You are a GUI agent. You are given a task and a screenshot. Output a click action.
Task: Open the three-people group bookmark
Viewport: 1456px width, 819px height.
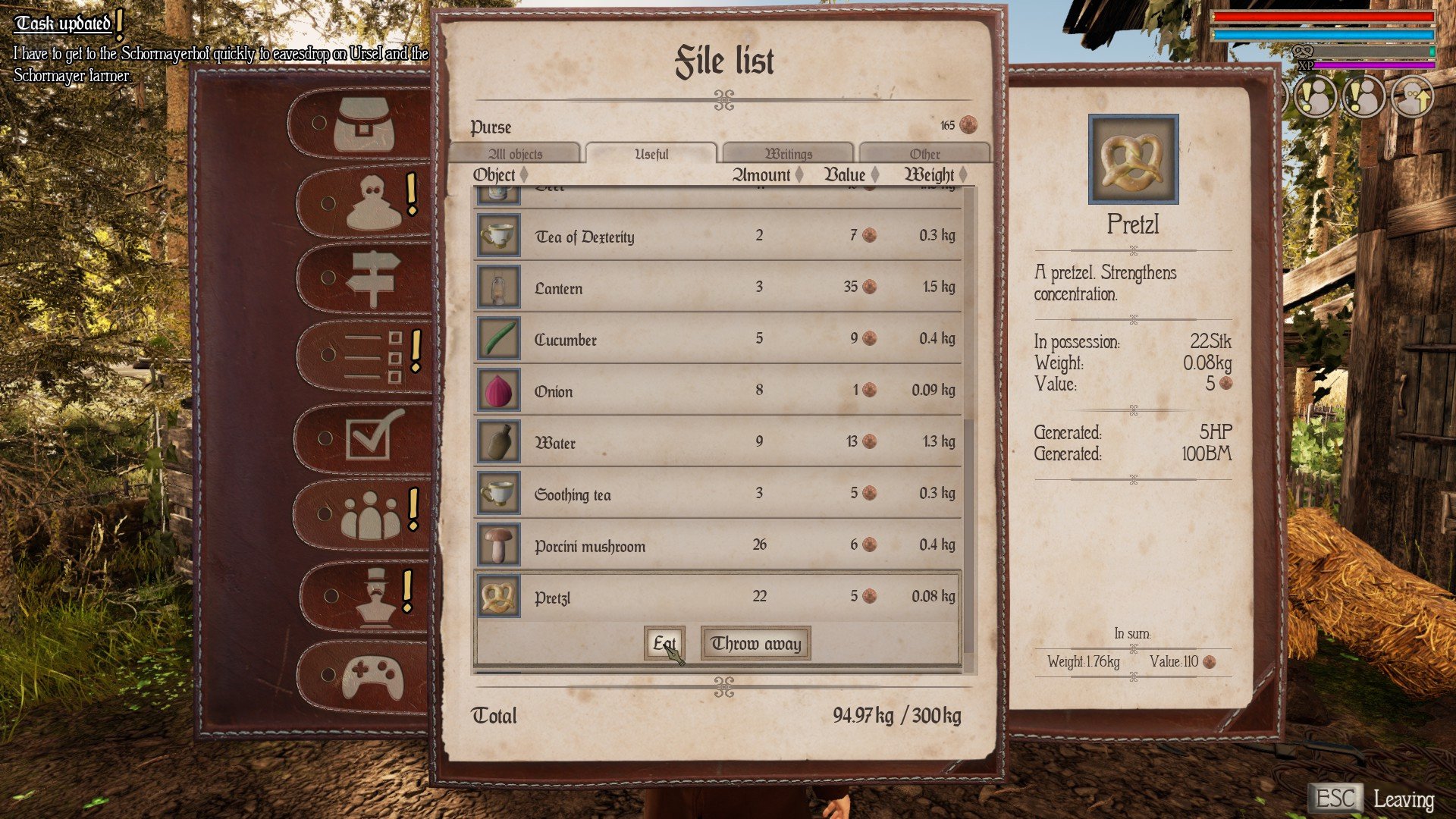(x=370, y=515)
